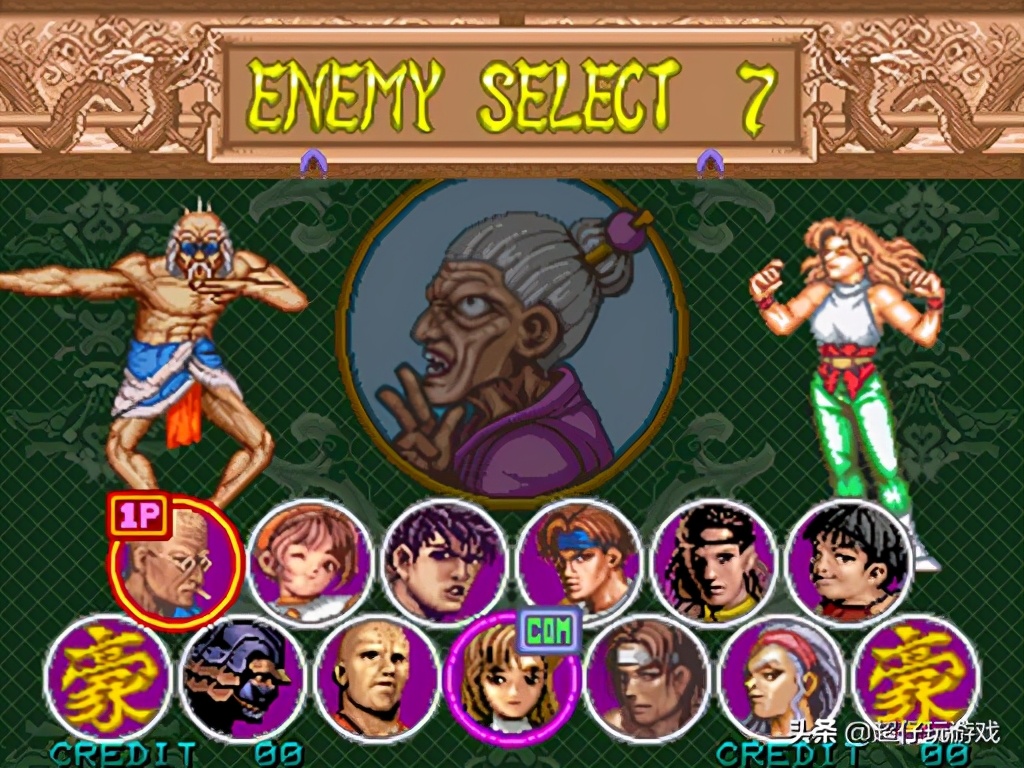Choose the dreadlocked fighter with white headband

tap(714, 563)
